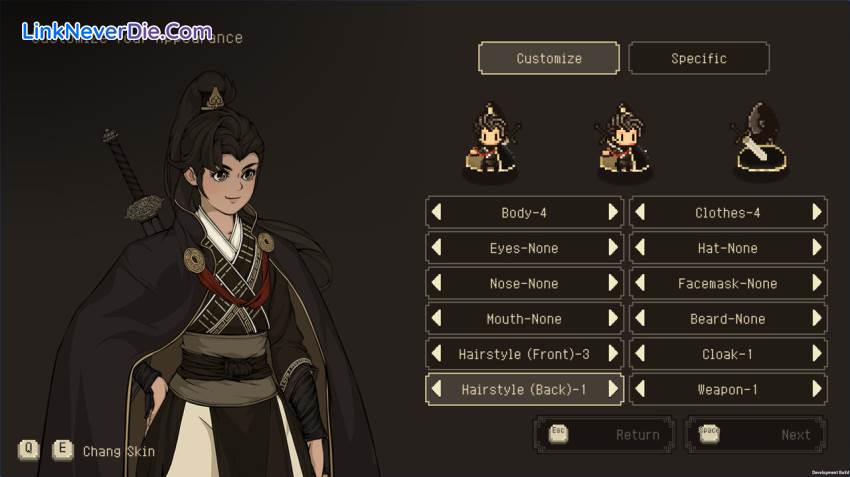Advance Eyes option with right arrow

coord(613,248)
